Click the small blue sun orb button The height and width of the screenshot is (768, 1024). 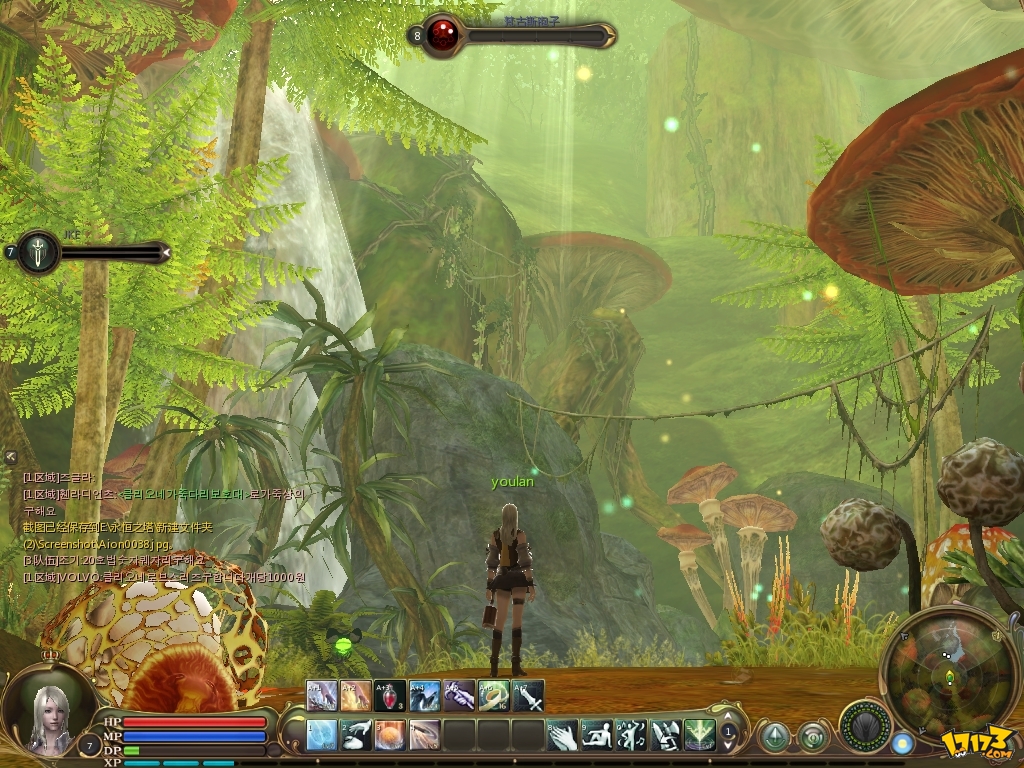(x=902, y=744)
